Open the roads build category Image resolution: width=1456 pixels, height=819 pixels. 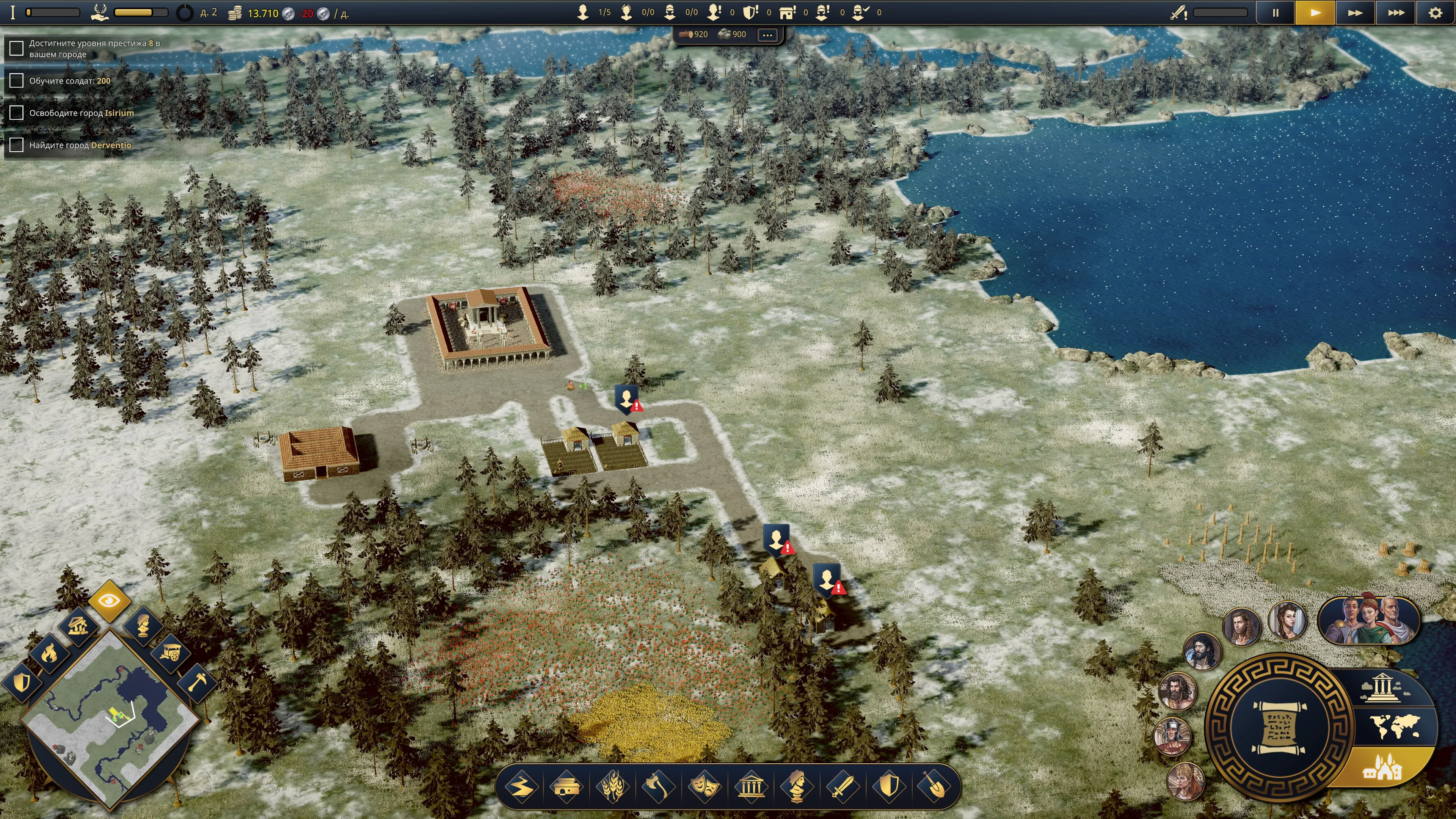[x=521, y=786]
